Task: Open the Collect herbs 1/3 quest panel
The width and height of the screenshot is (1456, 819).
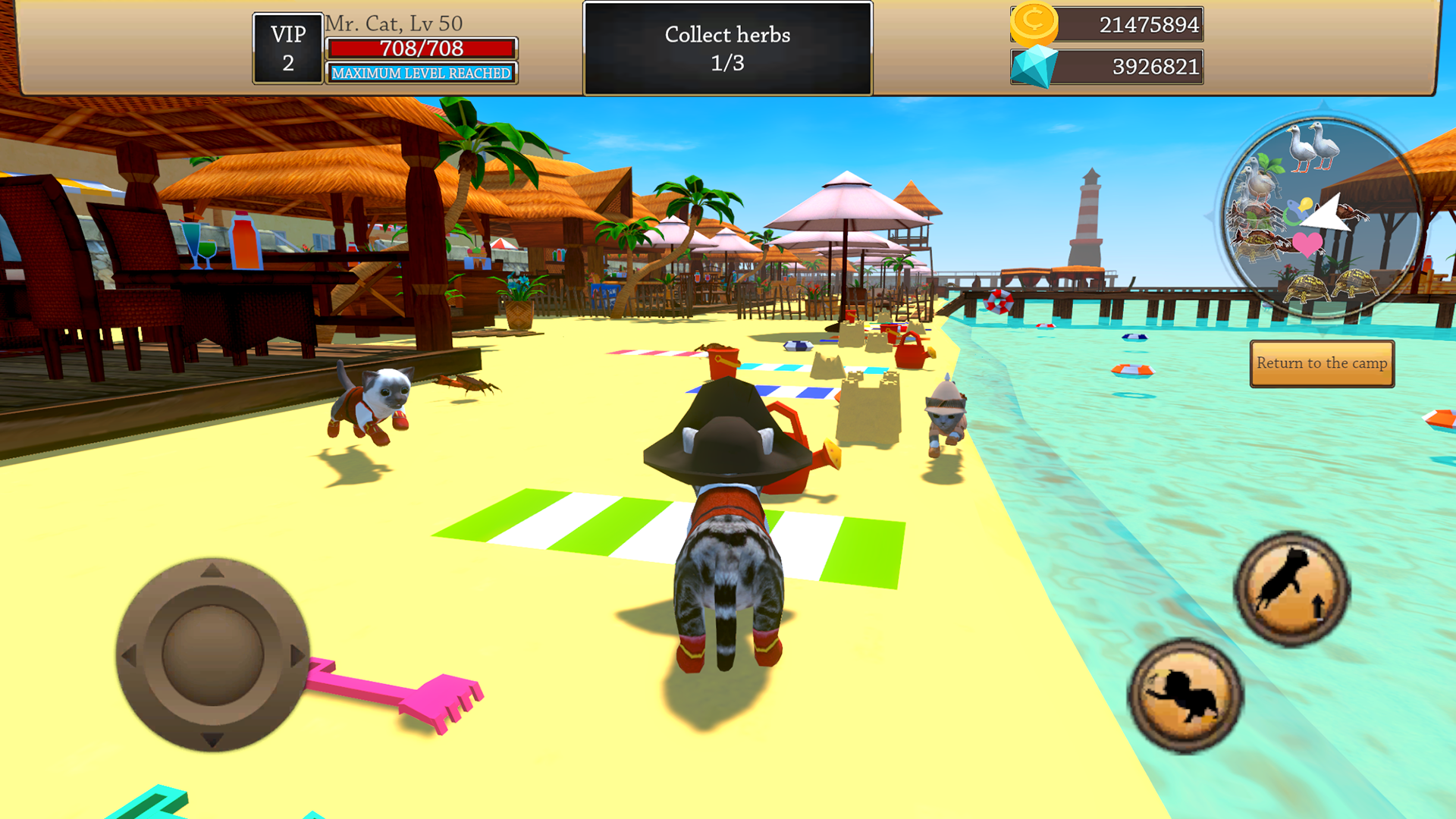Action: pyautogui.click(x=726, y=48)
